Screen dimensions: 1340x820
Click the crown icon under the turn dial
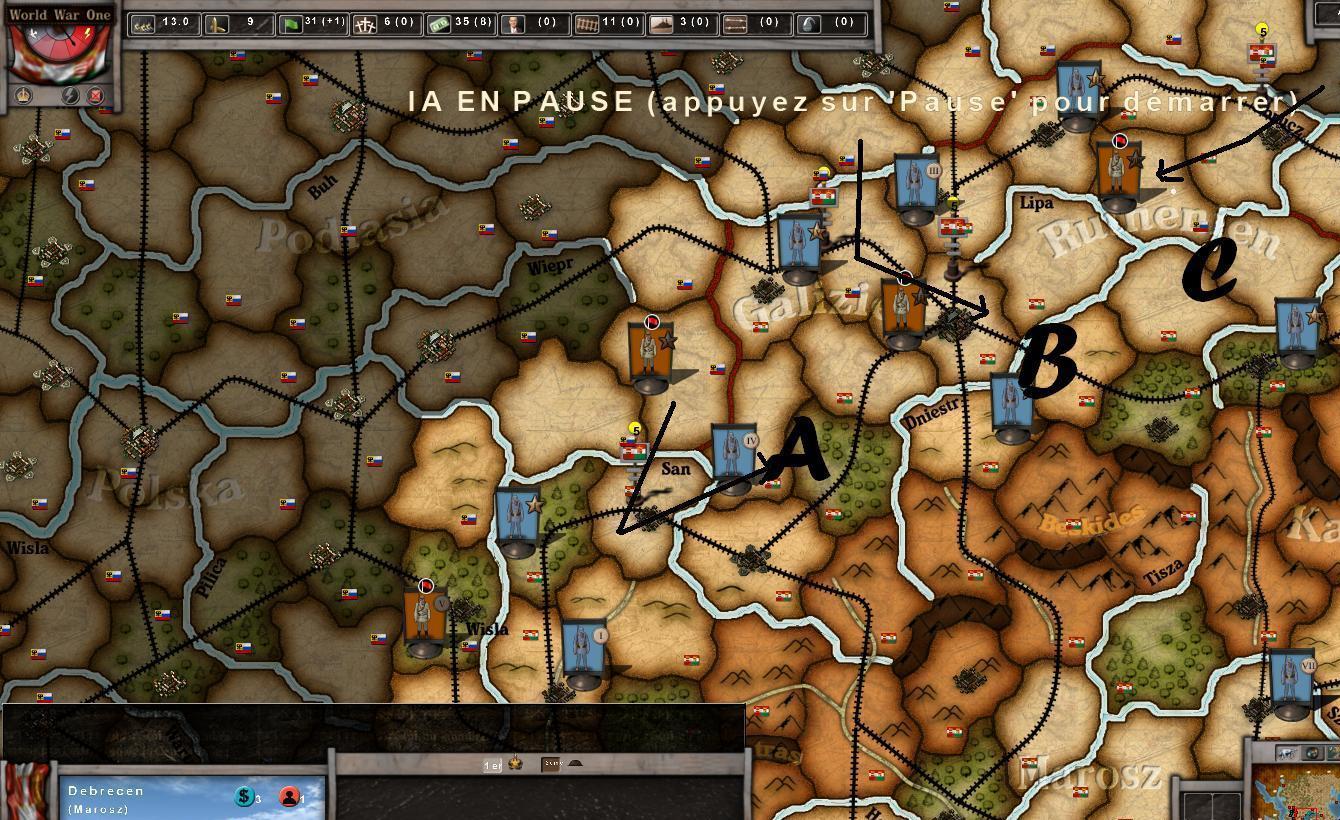(24, 97)
